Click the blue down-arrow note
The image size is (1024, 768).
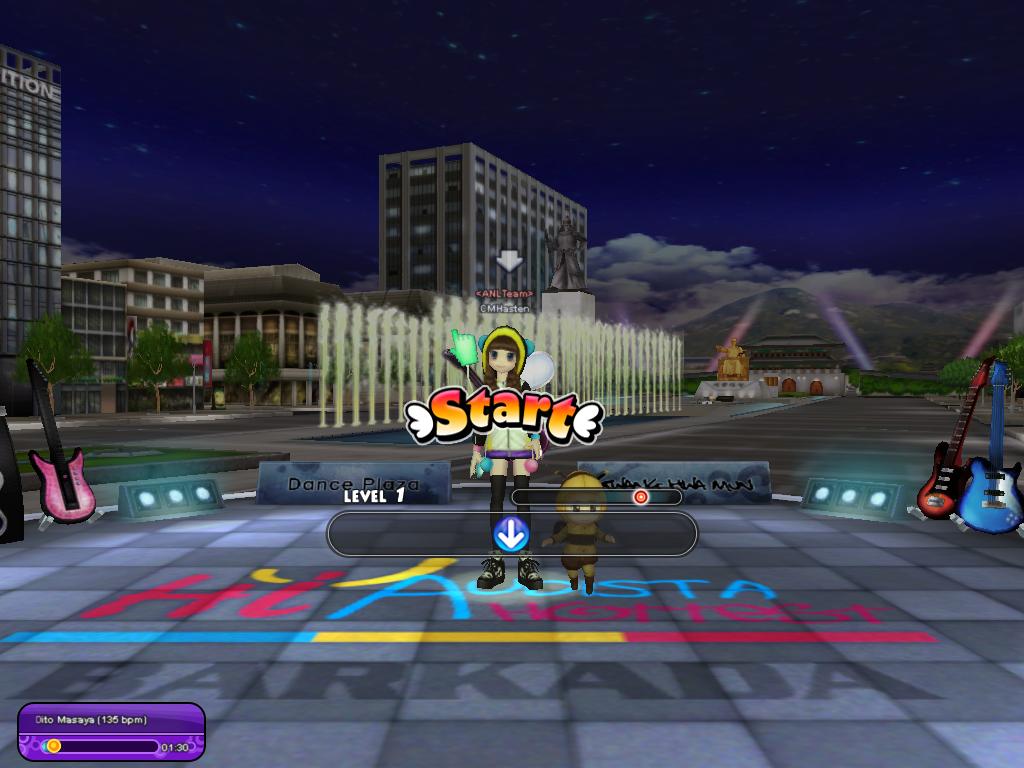click(x=511, y=535)
